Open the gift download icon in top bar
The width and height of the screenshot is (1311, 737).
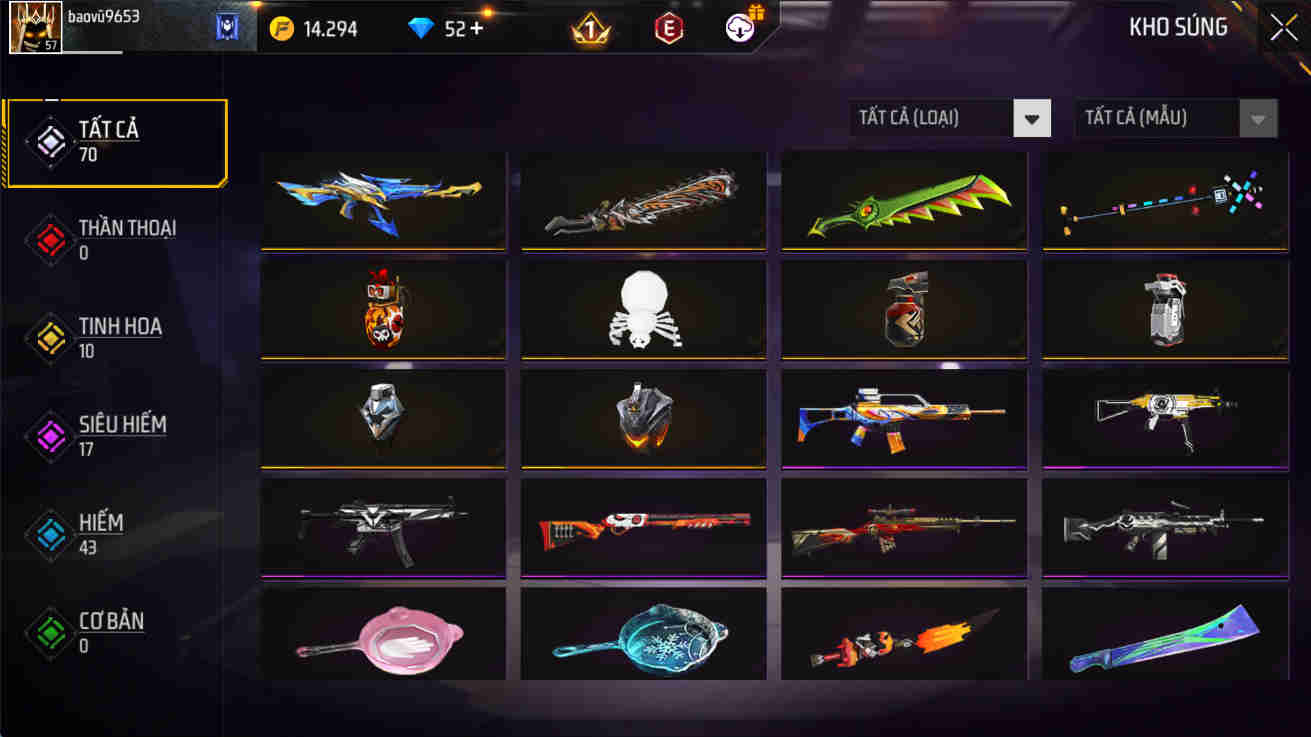738,27
